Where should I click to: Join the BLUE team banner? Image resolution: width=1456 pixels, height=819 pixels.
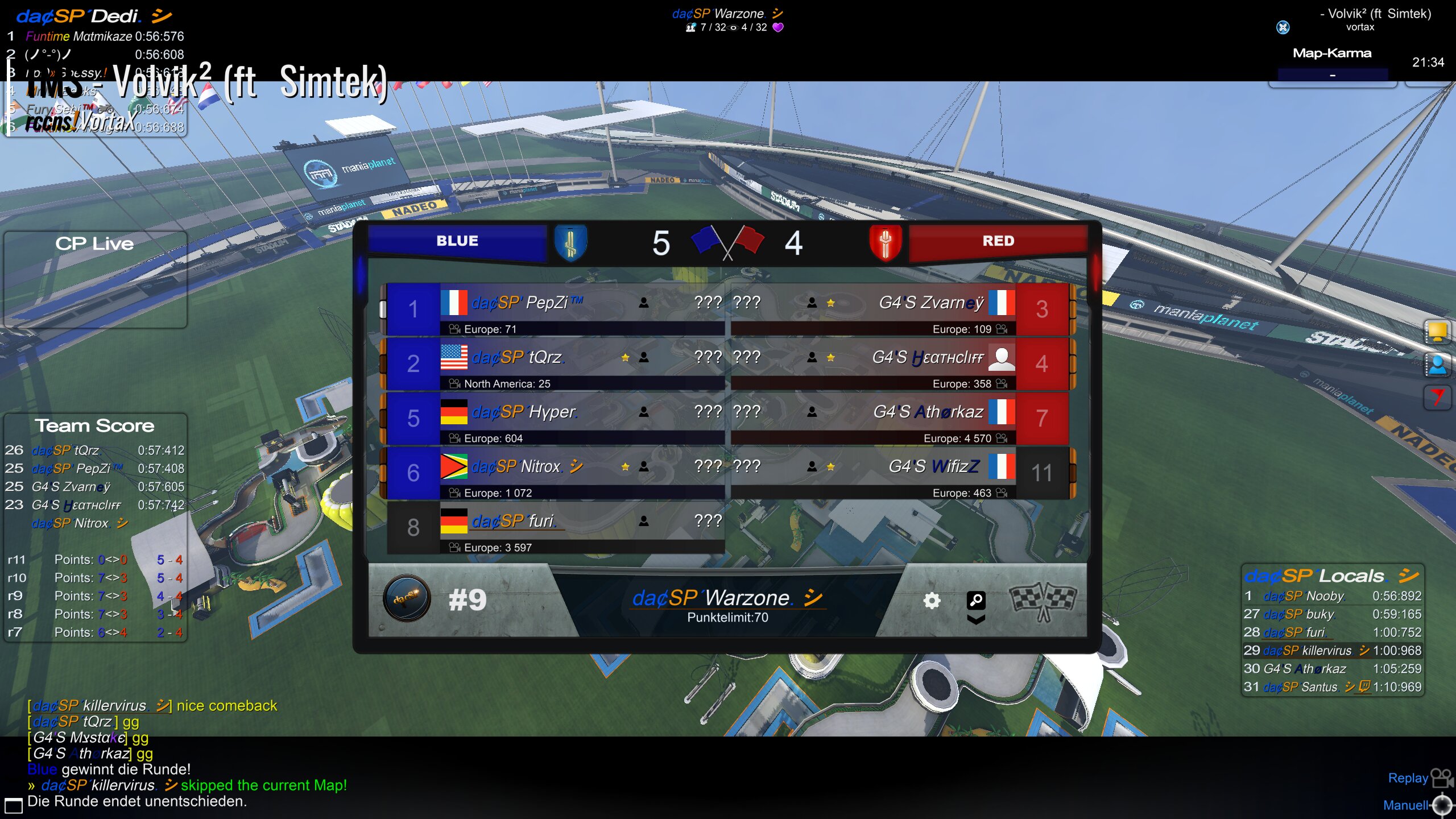coord(457,241)
